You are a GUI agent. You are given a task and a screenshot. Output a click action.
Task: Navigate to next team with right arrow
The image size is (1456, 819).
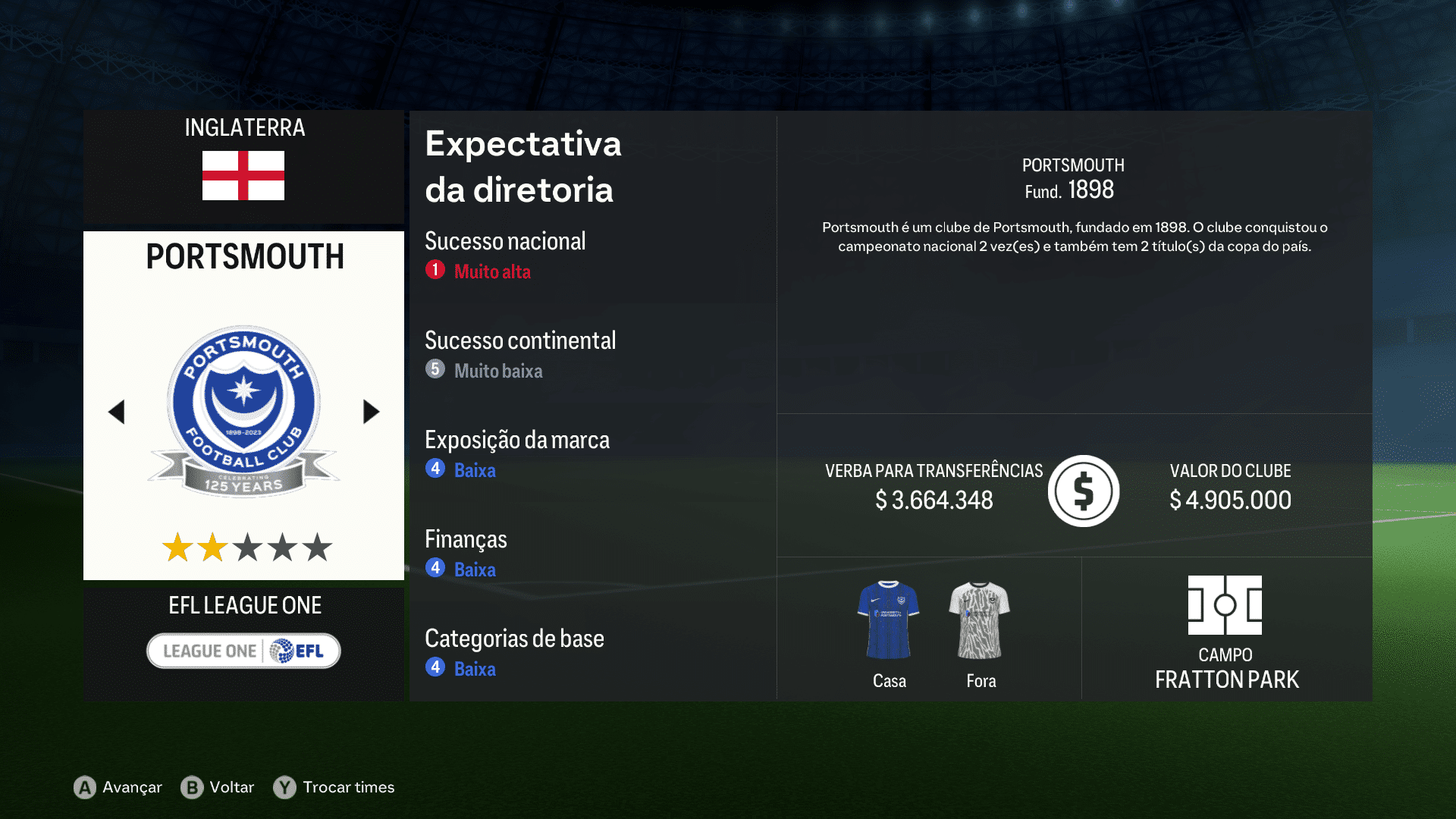pyautogui.click(x=371, y=412)
